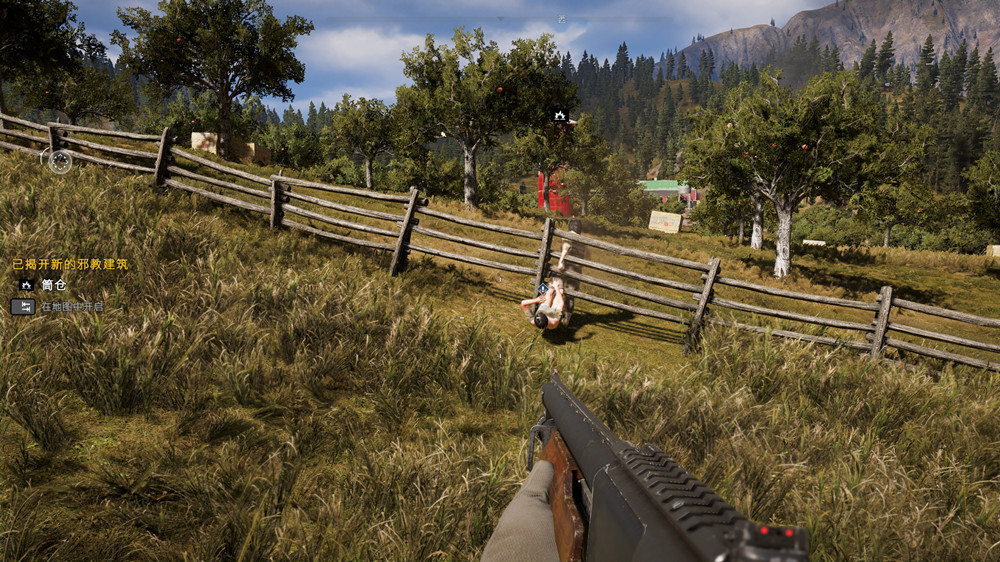Click the silo cult property world marker
This screenshot has width=1000, height=562.
tap(560, 116)
